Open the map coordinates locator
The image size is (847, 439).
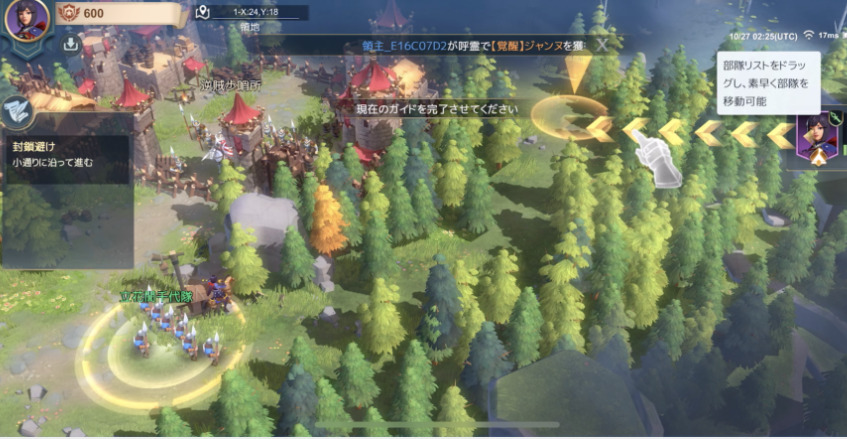tap(203, 13)
